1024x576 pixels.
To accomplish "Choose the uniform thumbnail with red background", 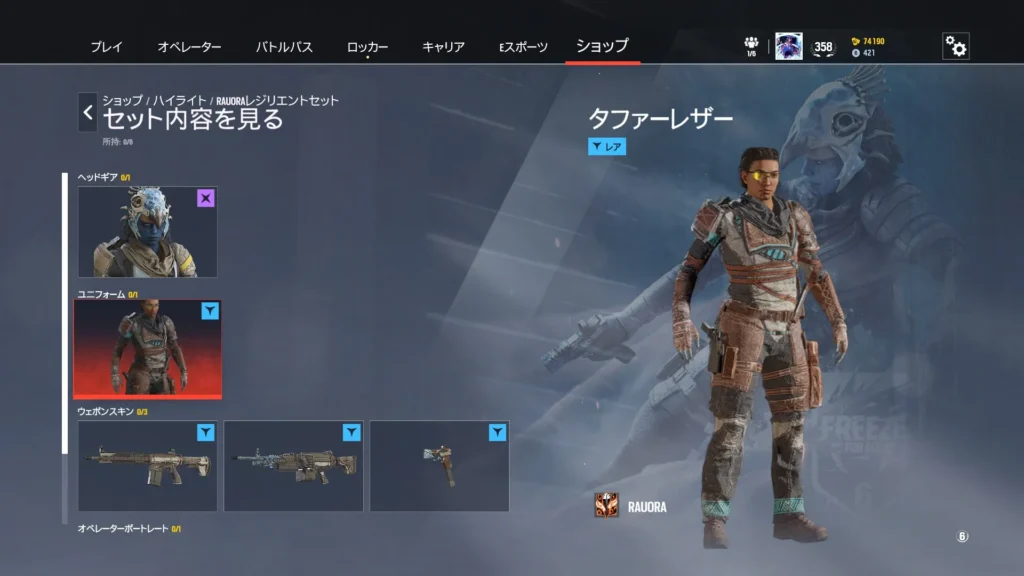I will (147, 348).
